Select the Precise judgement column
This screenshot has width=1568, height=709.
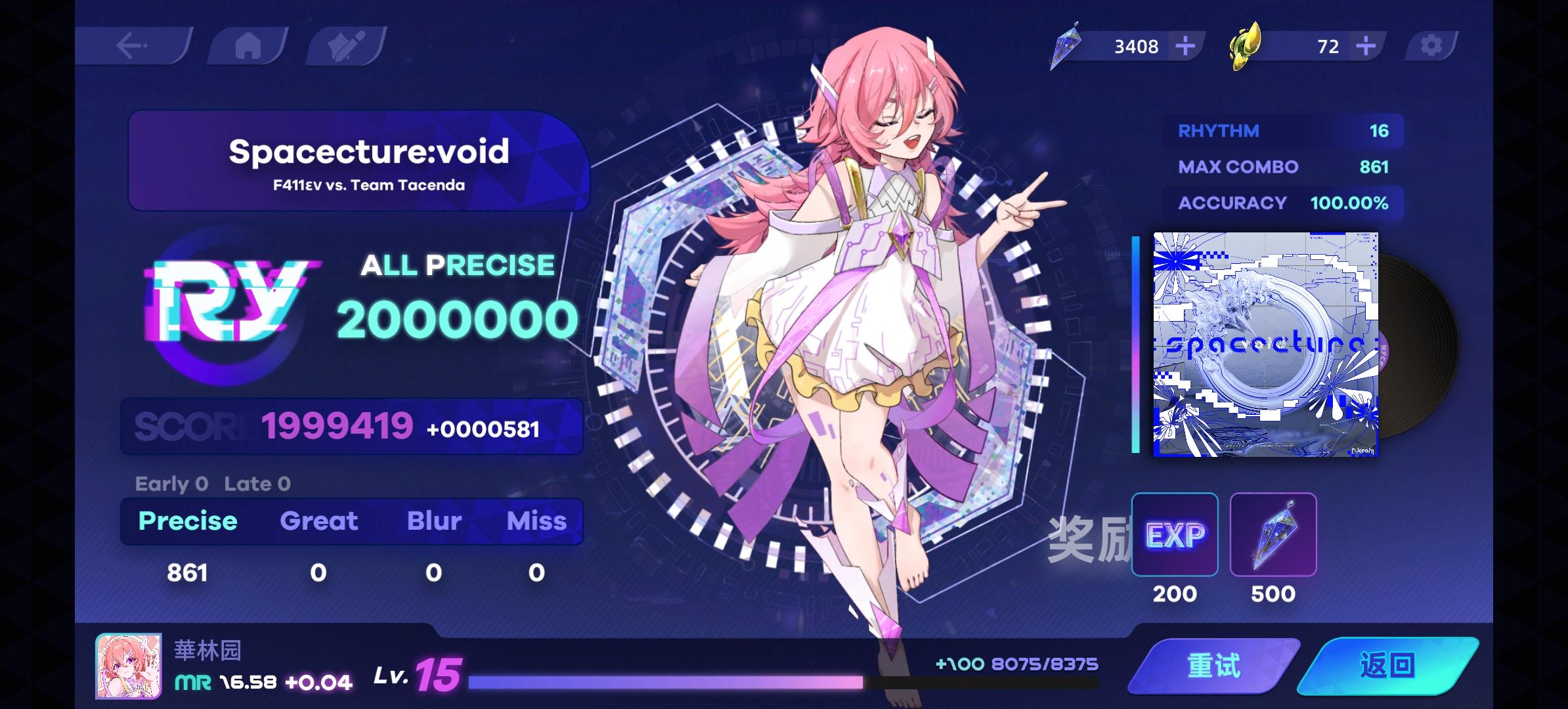pyautogui.click(x=187, y=521)
